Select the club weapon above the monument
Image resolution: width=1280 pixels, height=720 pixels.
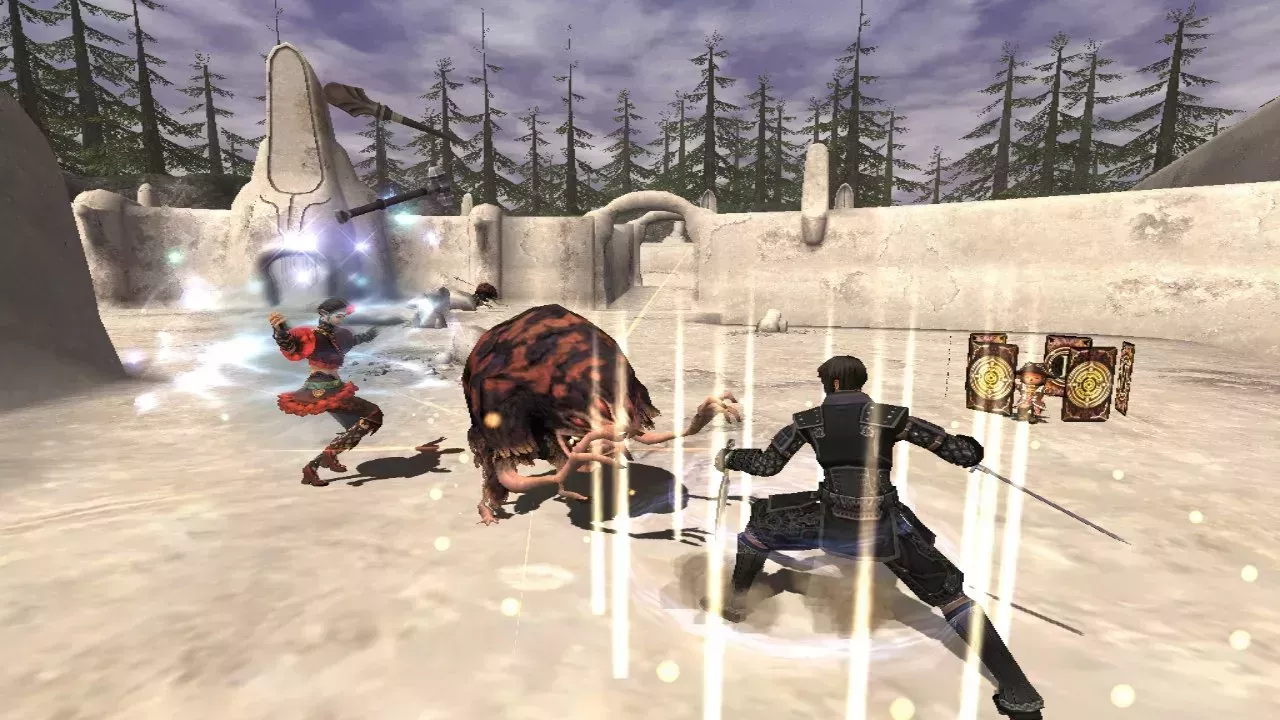coord(385,105)
